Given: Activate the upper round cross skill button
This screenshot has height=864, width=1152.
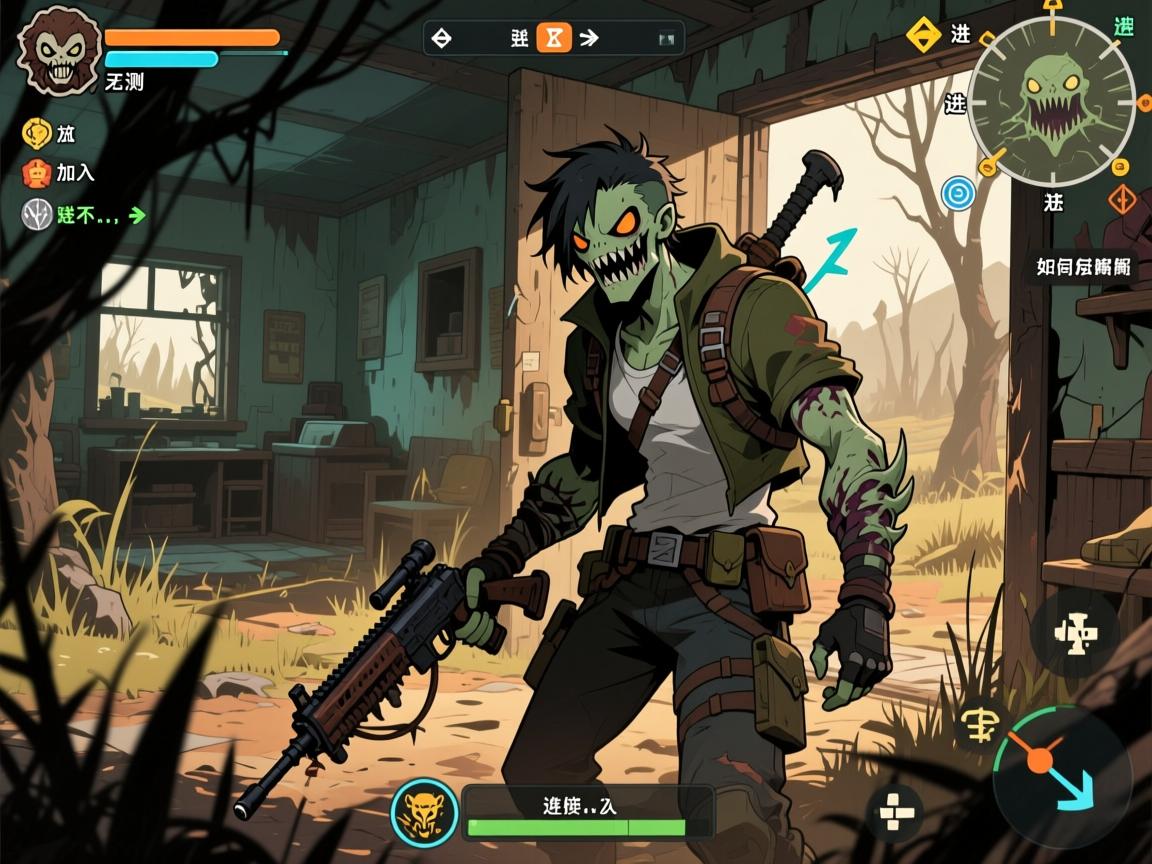Looking at the screenshot, I should tap(1075, 632).
